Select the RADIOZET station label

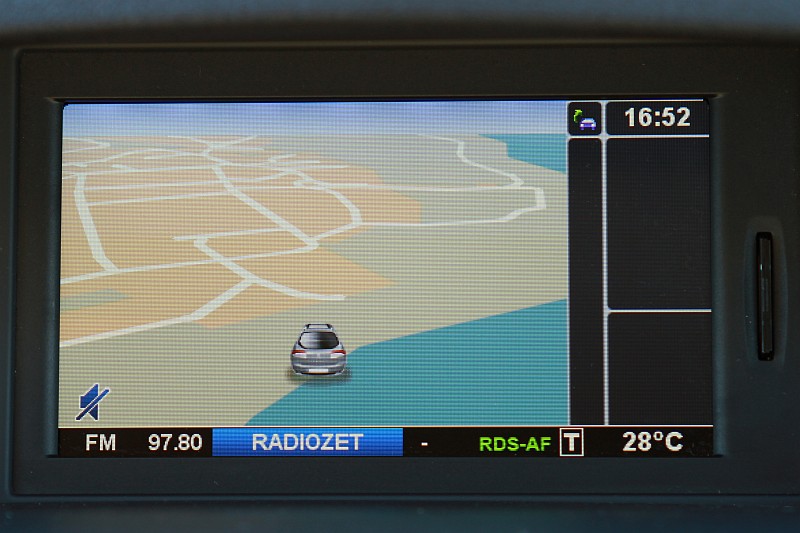[x=307, y=442]
